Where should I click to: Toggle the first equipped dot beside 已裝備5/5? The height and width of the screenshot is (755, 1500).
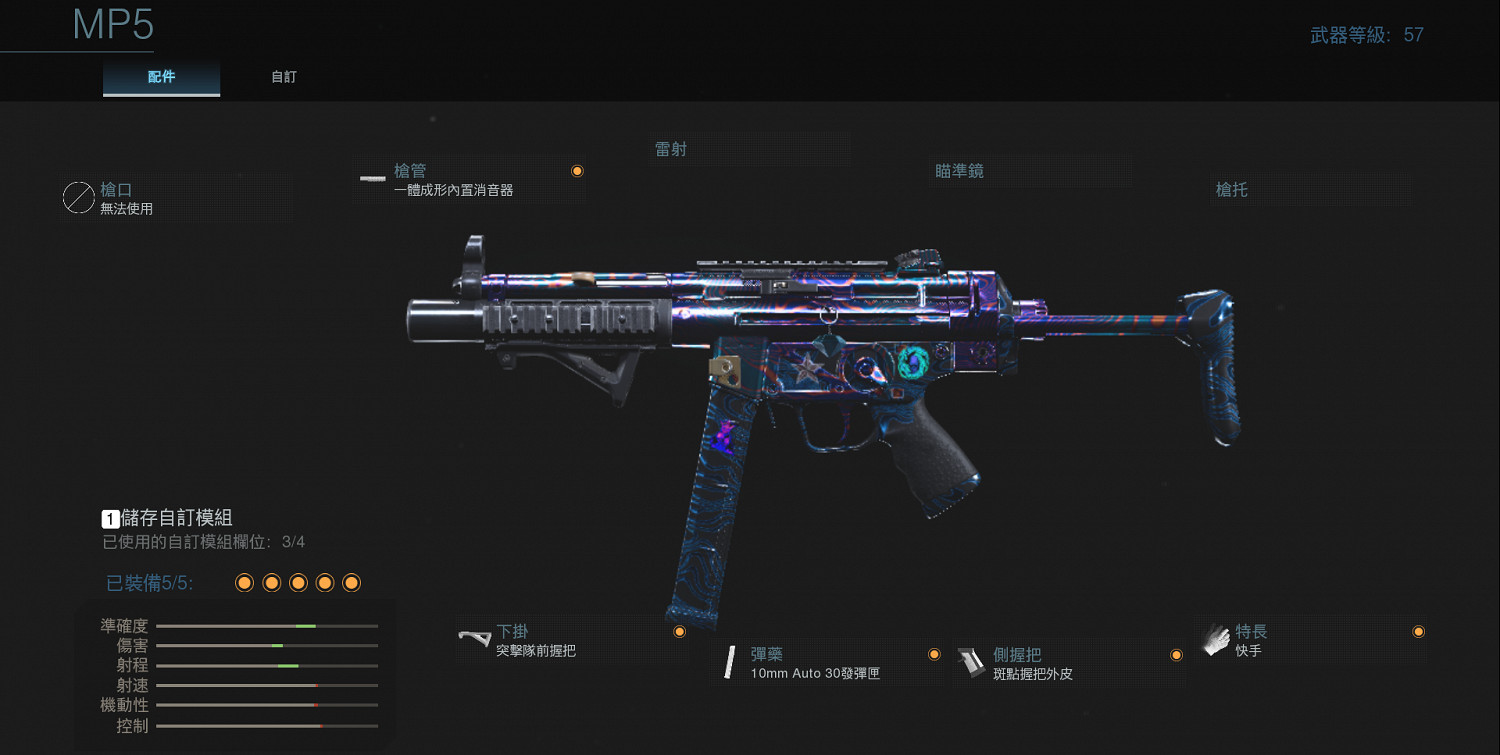pos(244,582)
